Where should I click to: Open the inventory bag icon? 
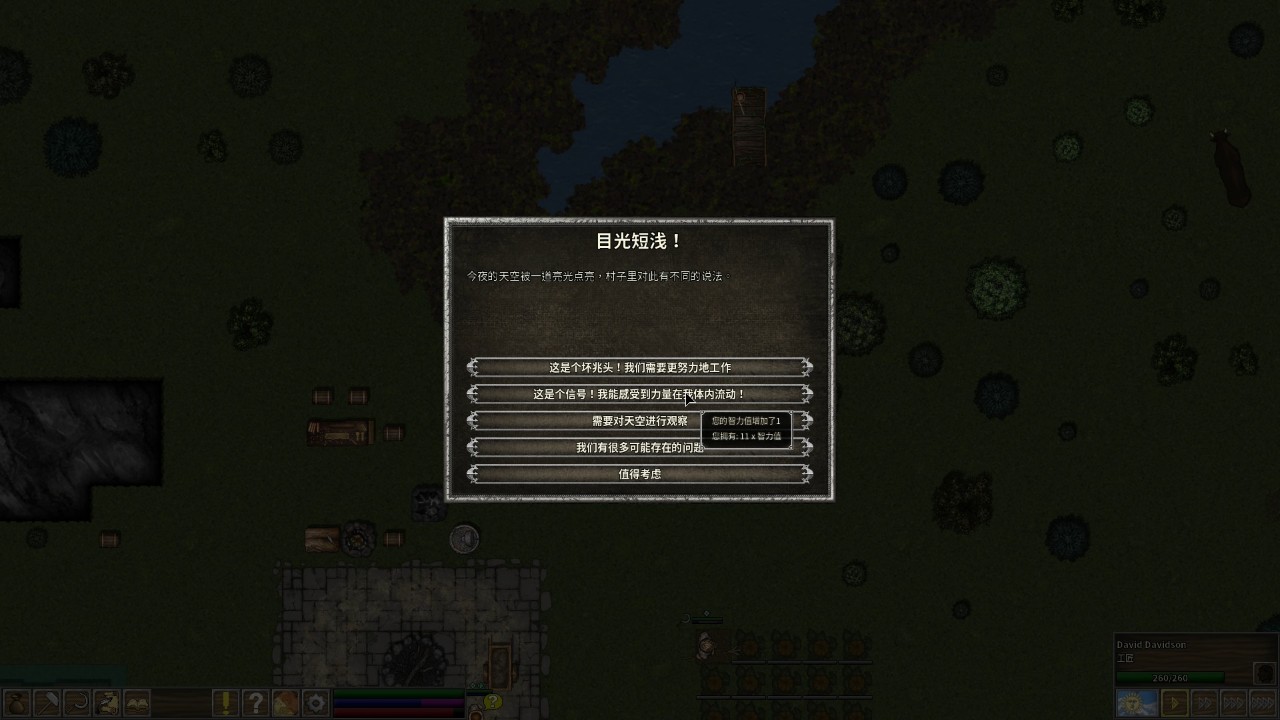pos(15,705)
